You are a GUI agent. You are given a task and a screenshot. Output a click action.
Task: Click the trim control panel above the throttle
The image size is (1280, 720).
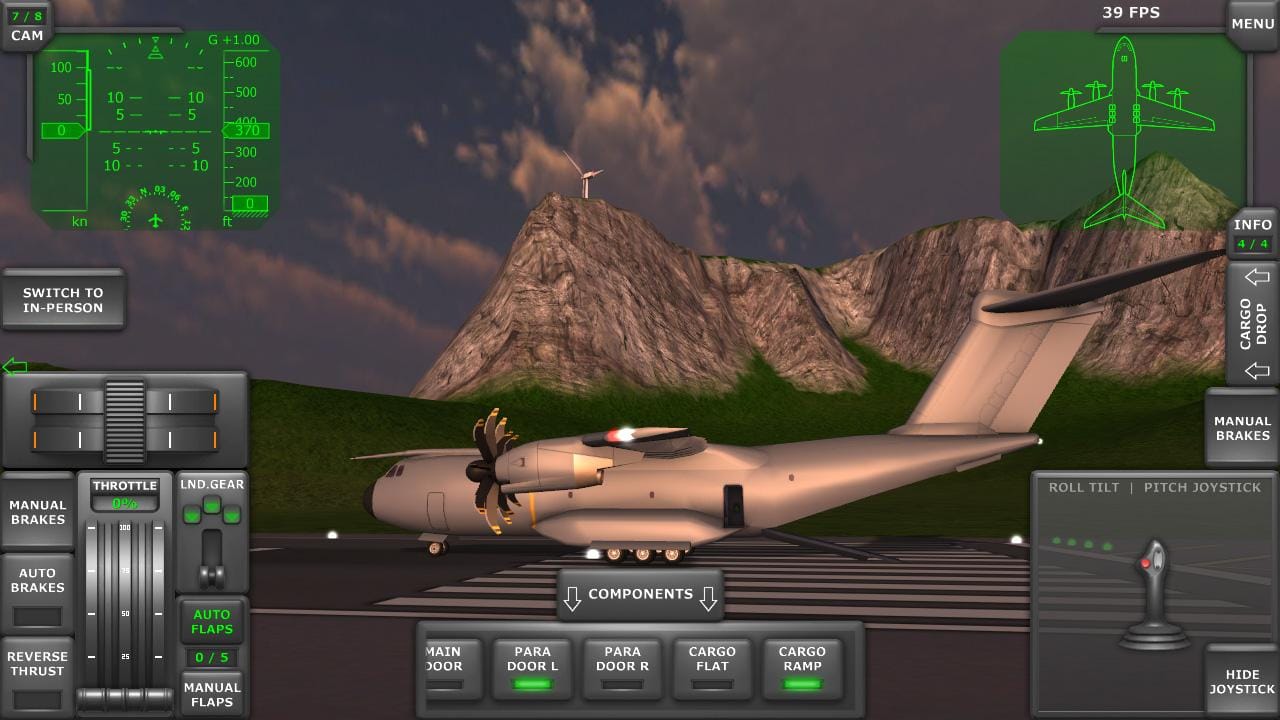(124, 418)
